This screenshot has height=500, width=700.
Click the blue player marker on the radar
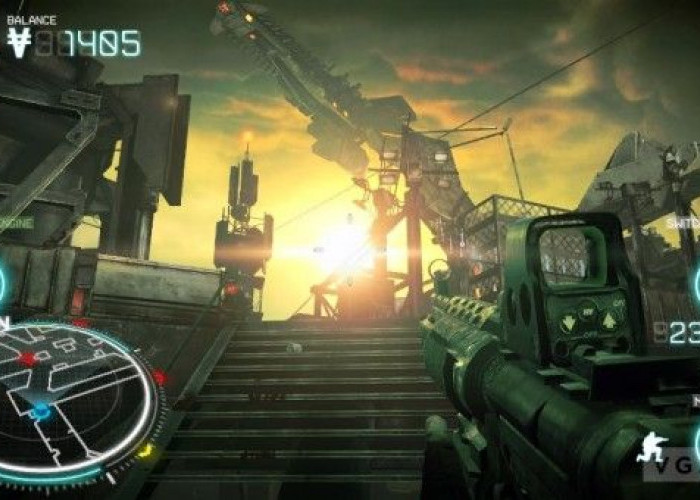(x=40, y=411)
